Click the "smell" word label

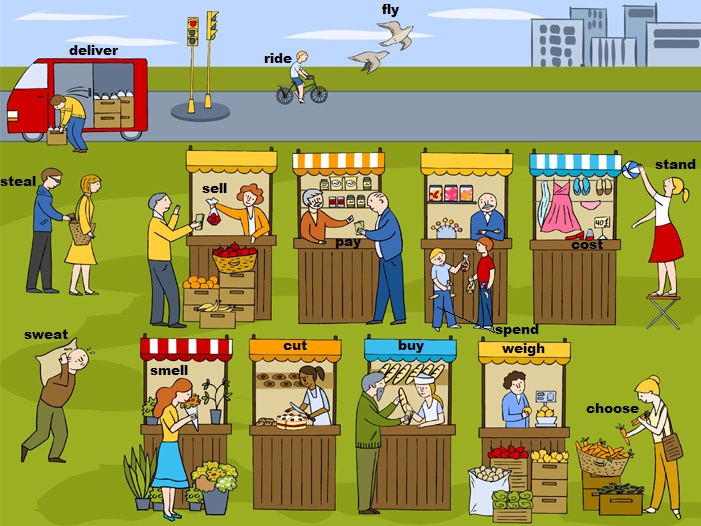169,370
